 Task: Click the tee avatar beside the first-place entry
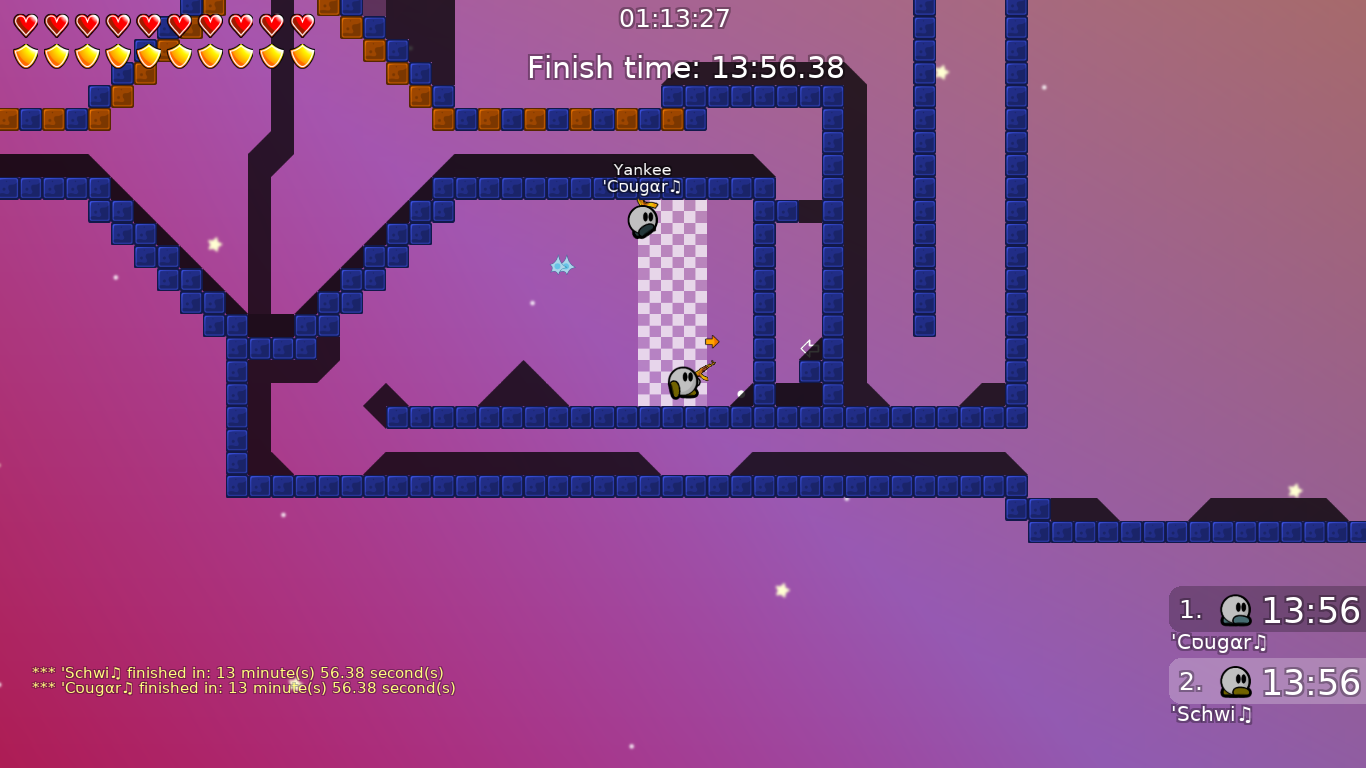1237,611
